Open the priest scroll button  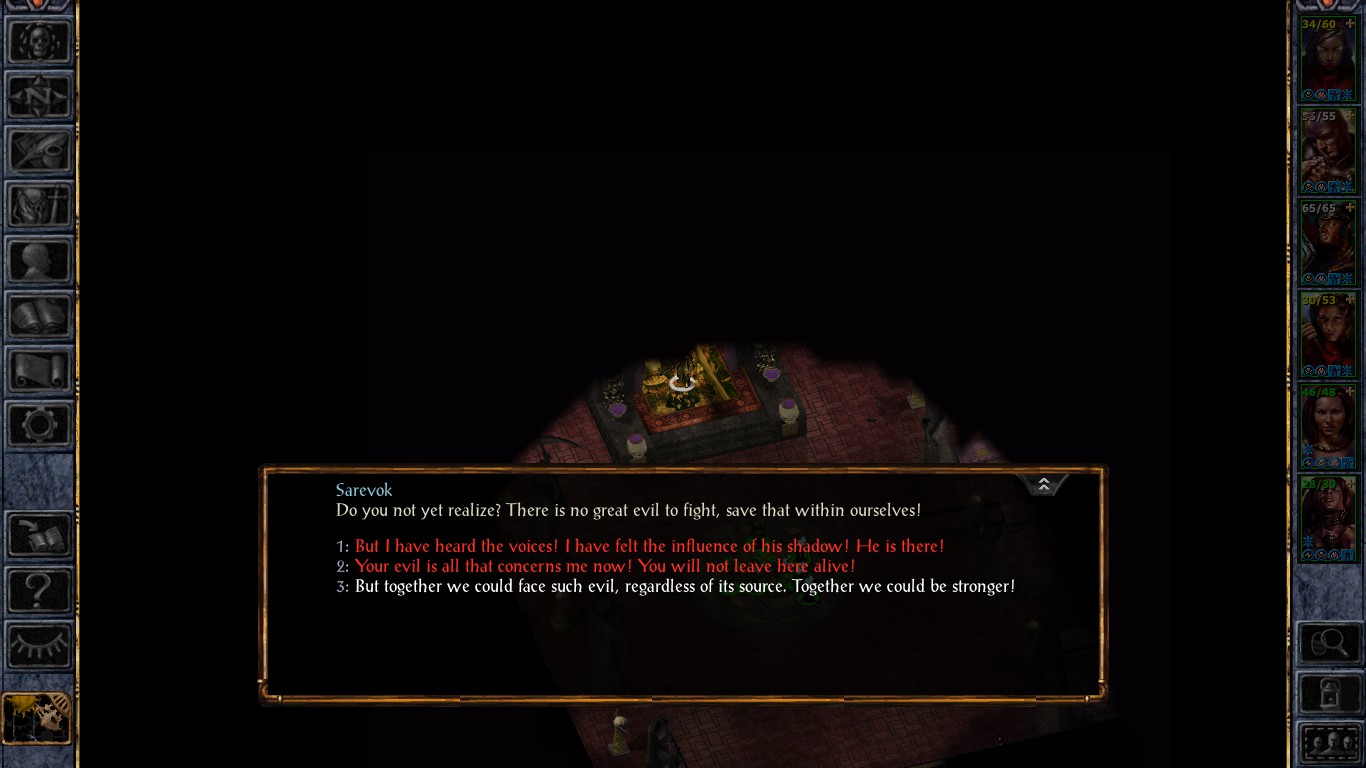(39, 371)
